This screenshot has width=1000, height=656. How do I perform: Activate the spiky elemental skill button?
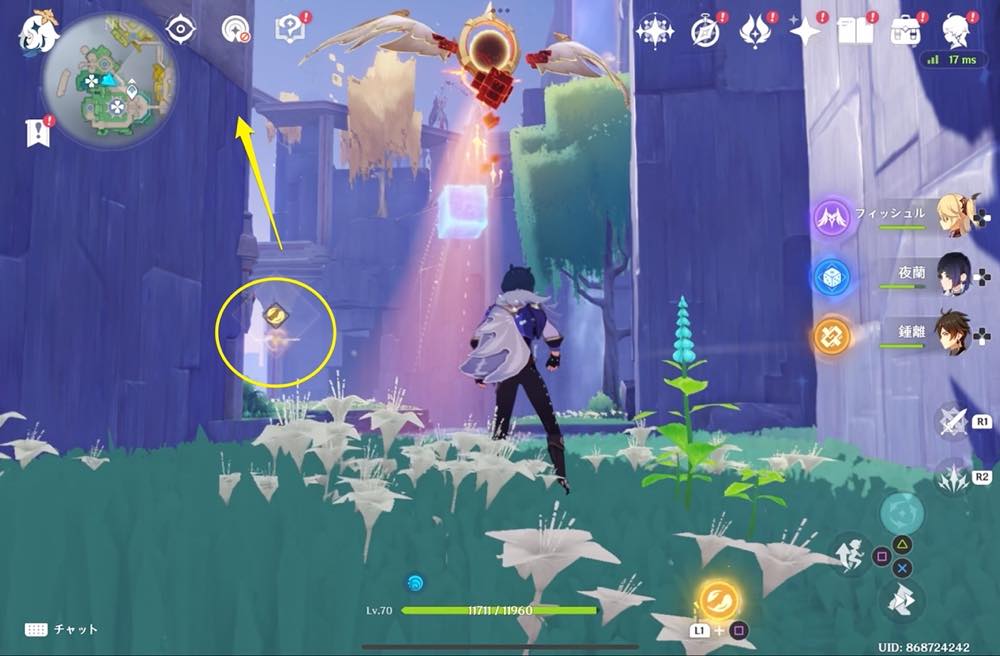pos(953,478)
